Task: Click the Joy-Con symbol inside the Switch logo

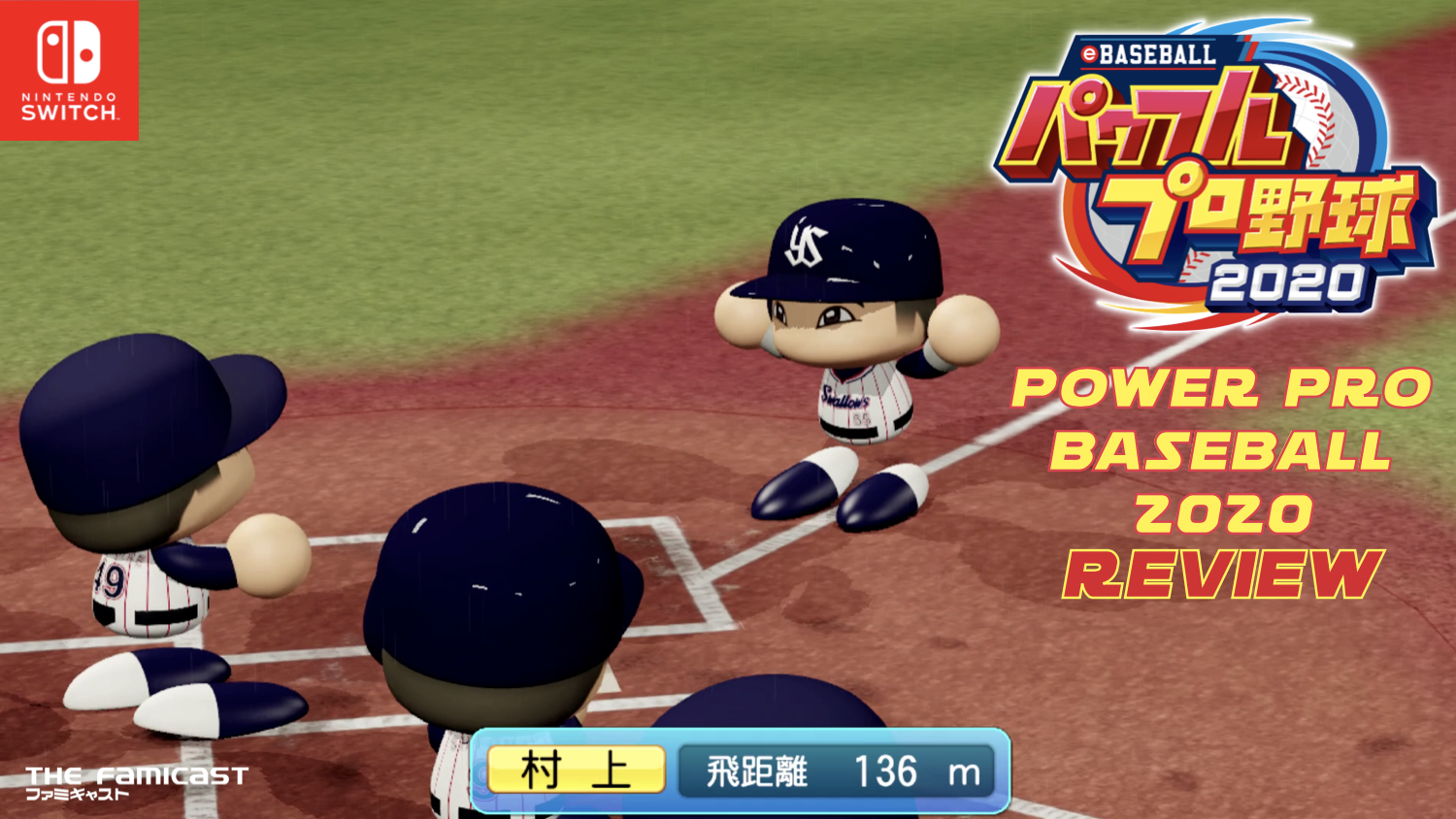Action: pos(69,53)
